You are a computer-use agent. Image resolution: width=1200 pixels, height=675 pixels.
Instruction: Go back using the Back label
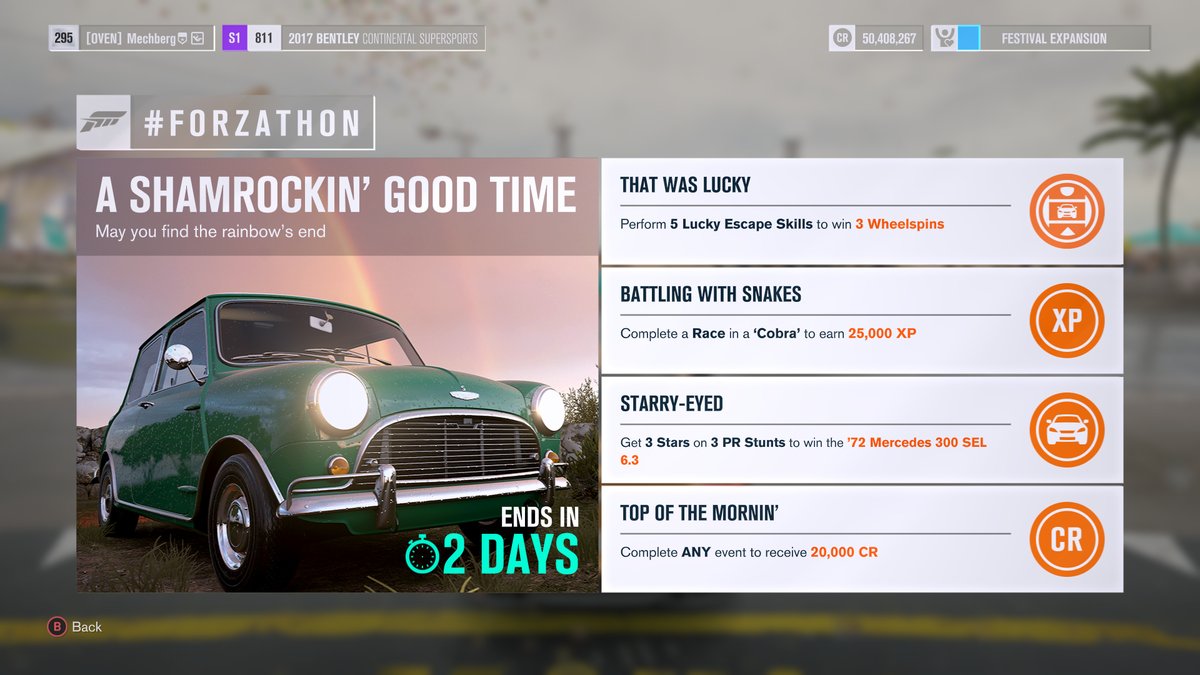coord(86,627)
